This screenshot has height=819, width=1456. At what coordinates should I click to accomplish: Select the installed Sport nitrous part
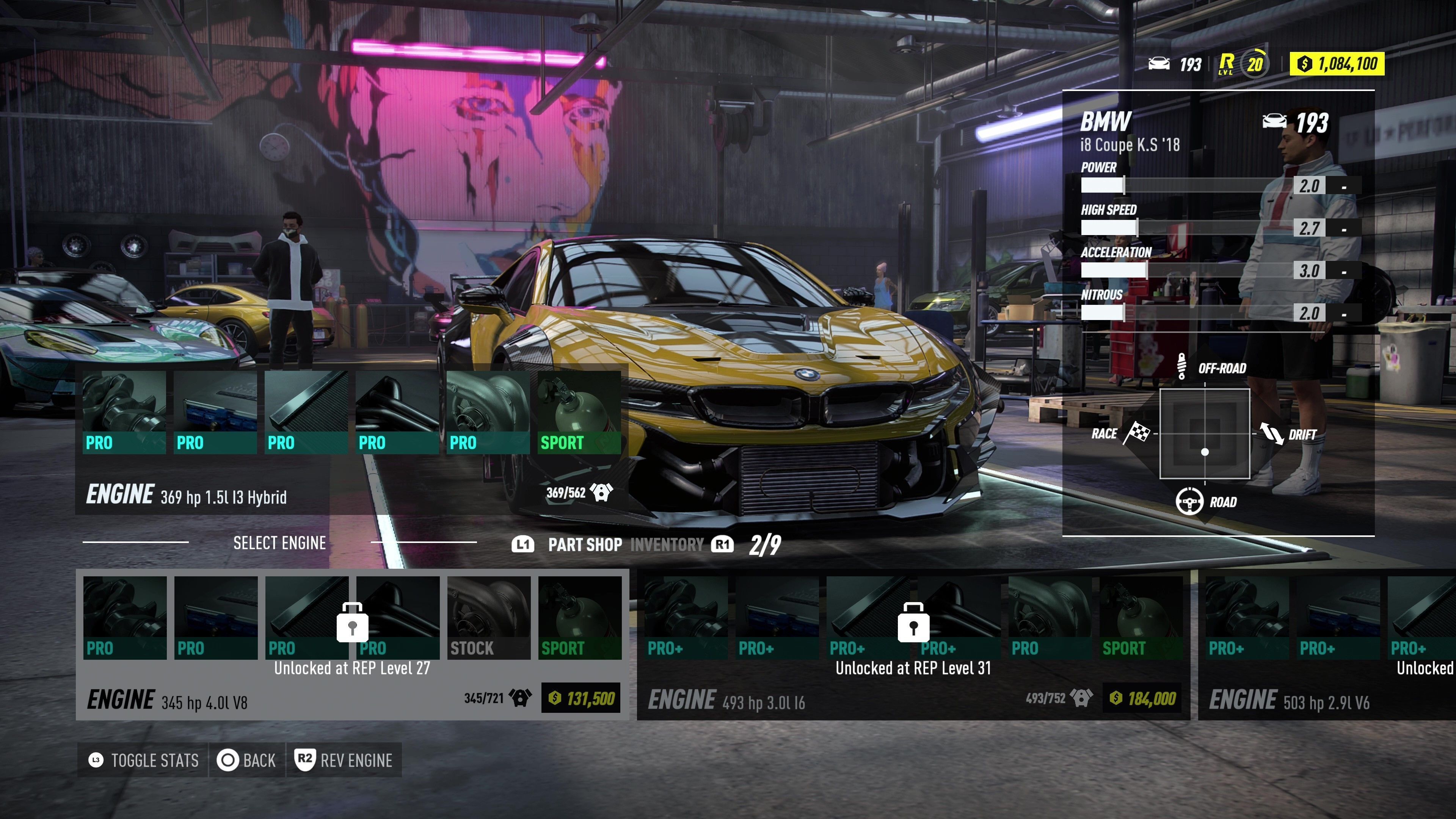pos(579,413)
